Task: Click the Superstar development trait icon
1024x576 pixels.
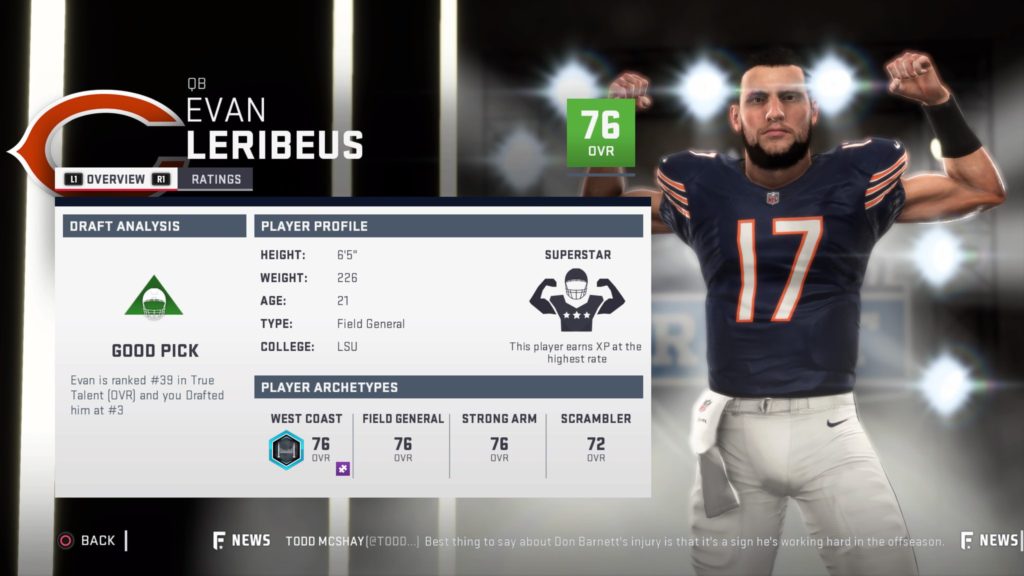Action: click(x=576, y=299)
